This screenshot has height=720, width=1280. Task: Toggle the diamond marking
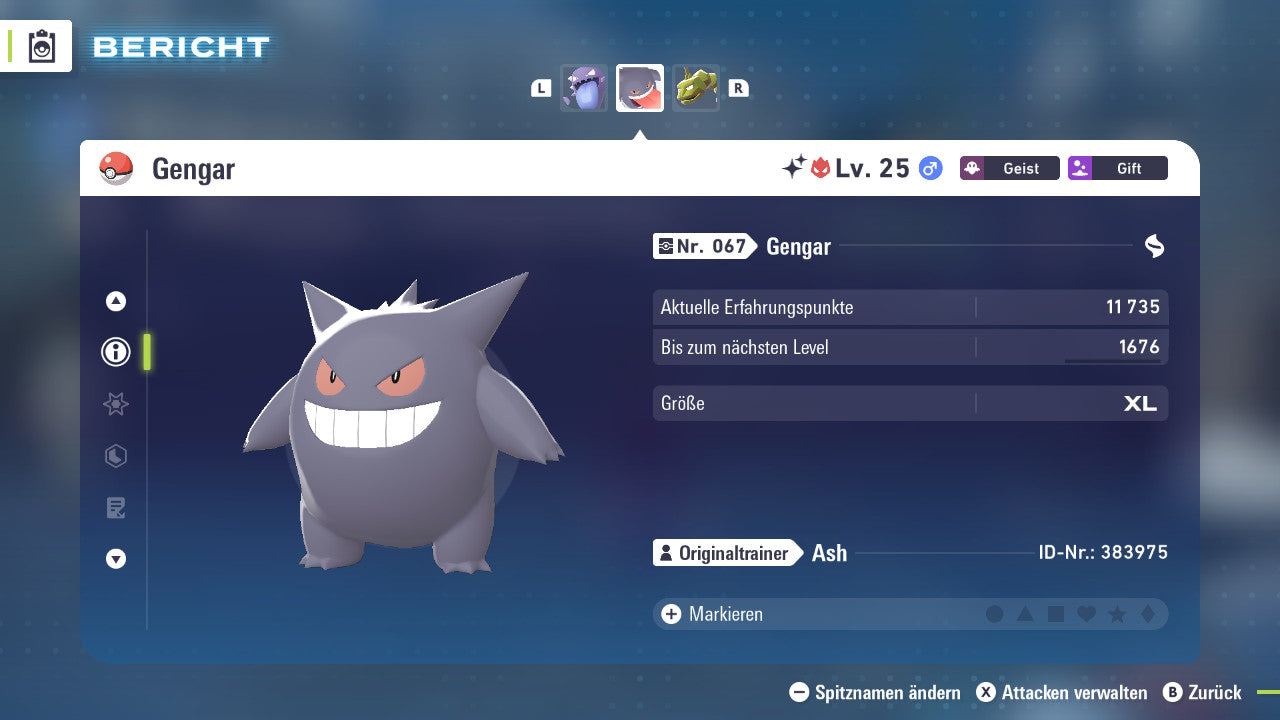1148,614
